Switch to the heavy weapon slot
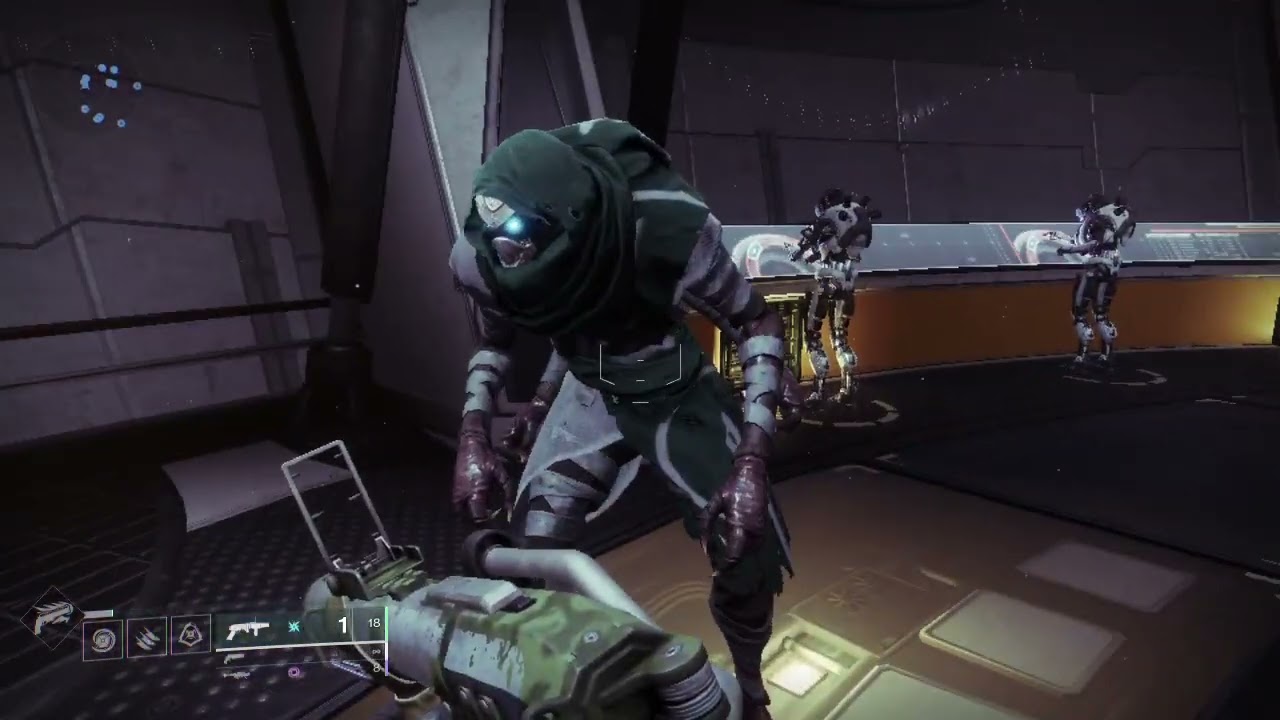Screen dimensions: 1280x720 pos(236,675)
